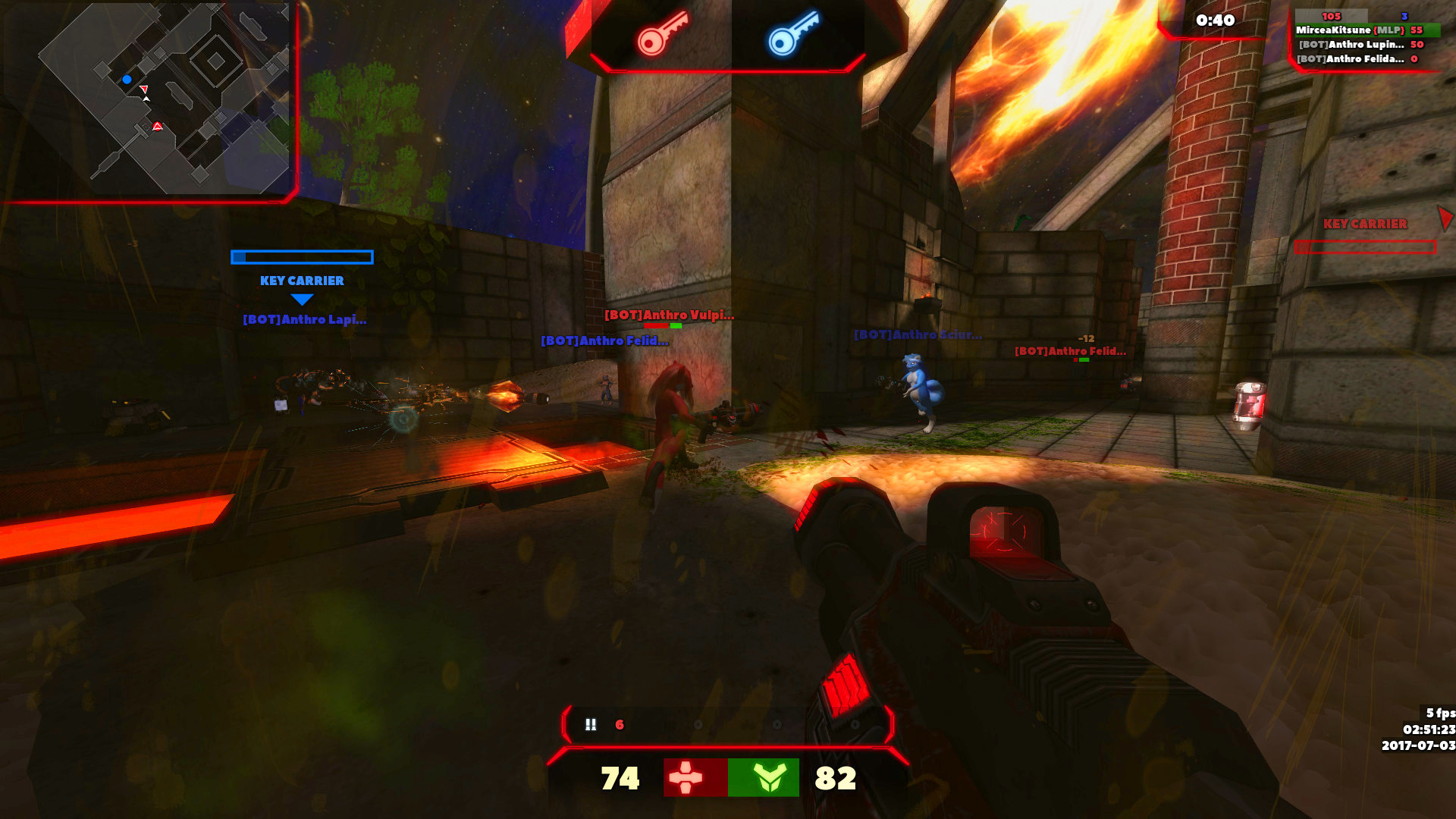This screenshot has width=1456, height=819.
Task: Select the blue key icon
Action: (x=793, y=34)
